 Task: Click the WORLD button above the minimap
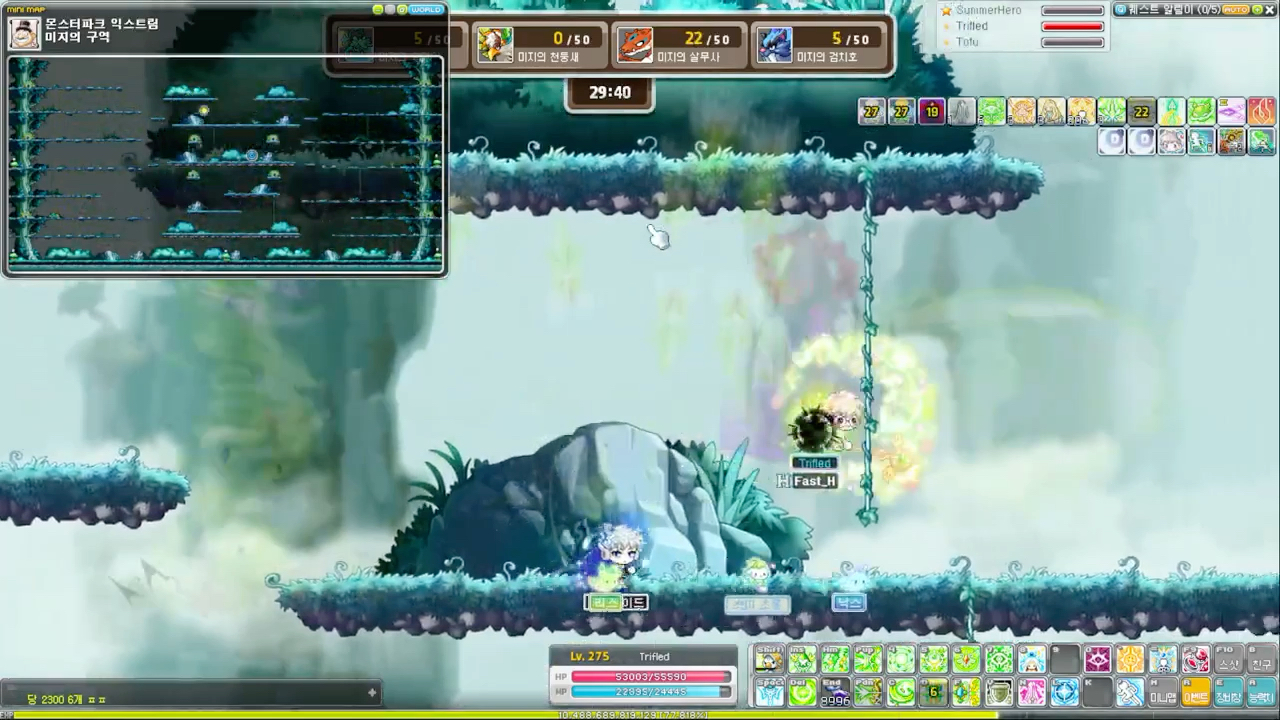[426, 9]
